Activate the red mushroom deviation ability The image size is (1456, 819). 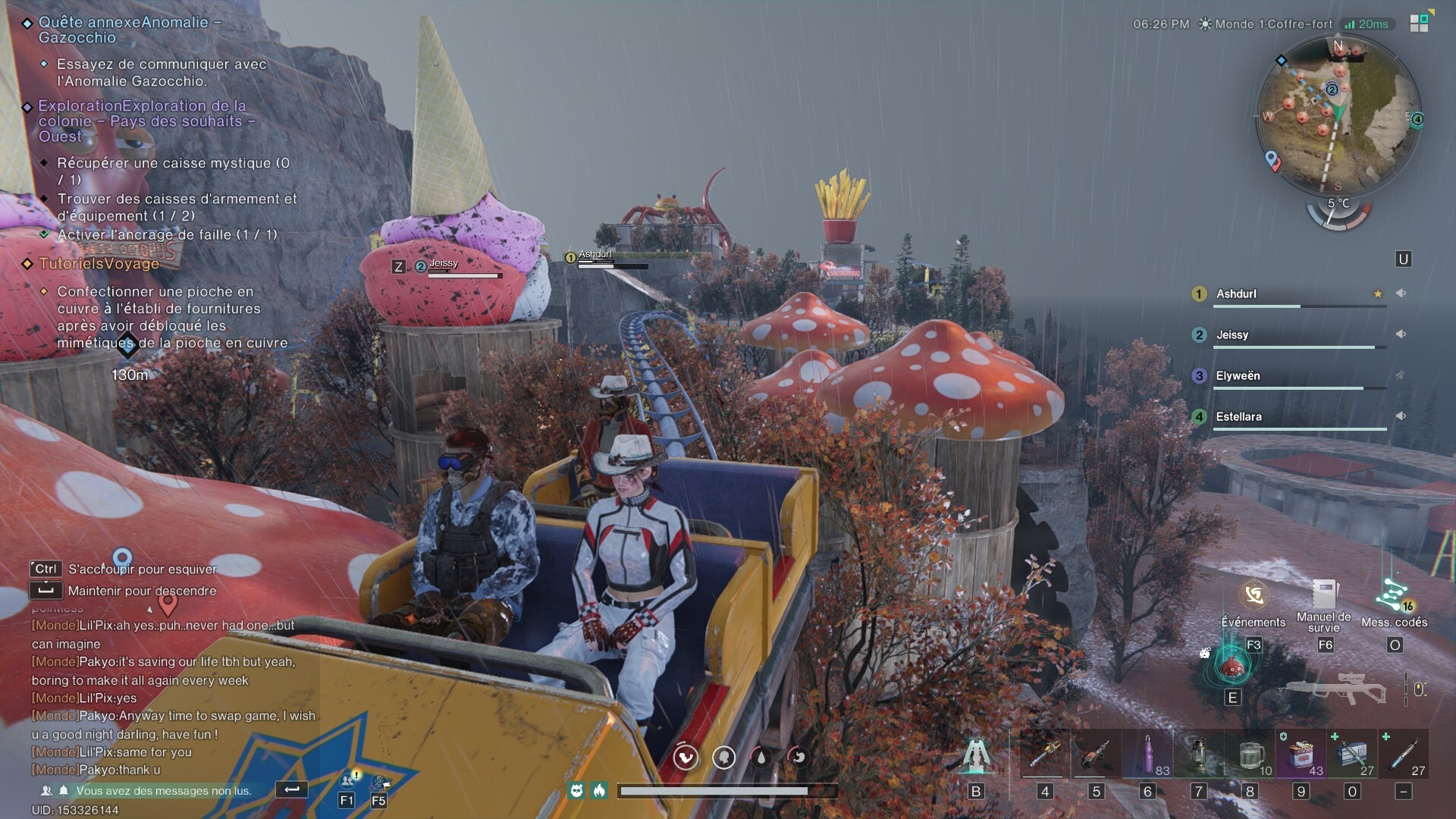[1232, 665]
